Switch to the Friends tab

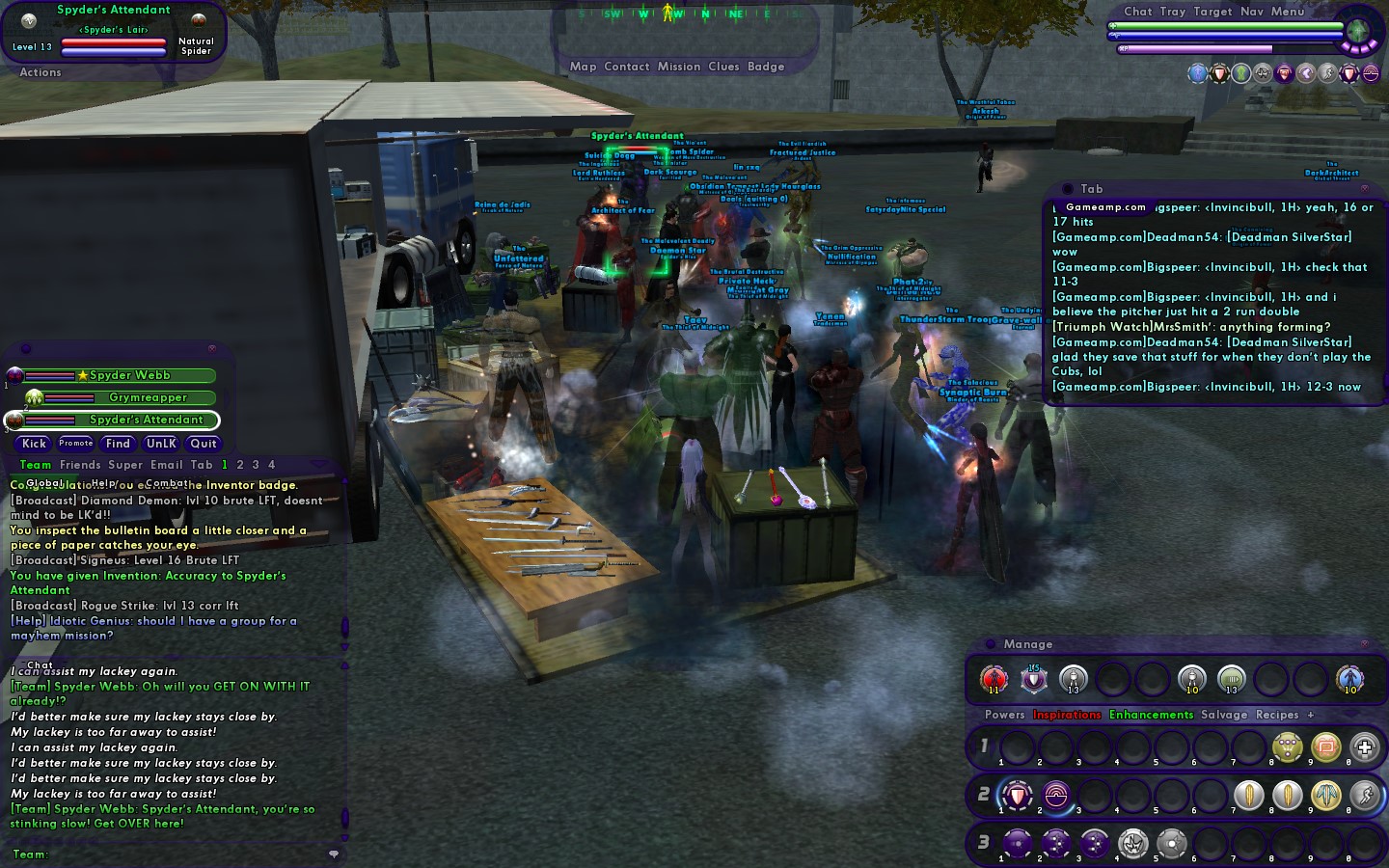click(x=80, y=465)
